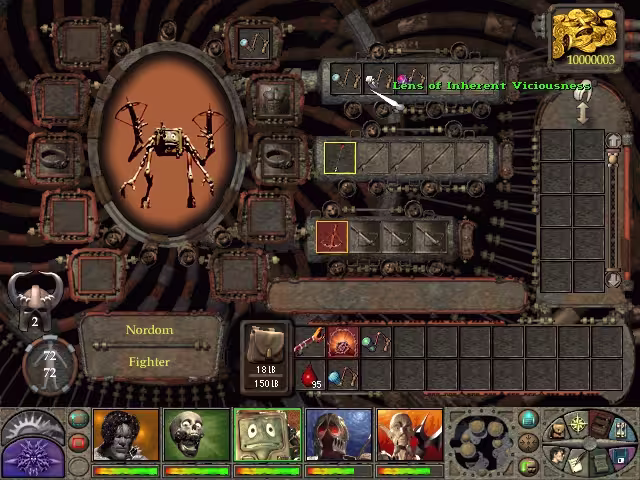Select the yellow-bordered bolt ammo slot

[x=340, y=158]
